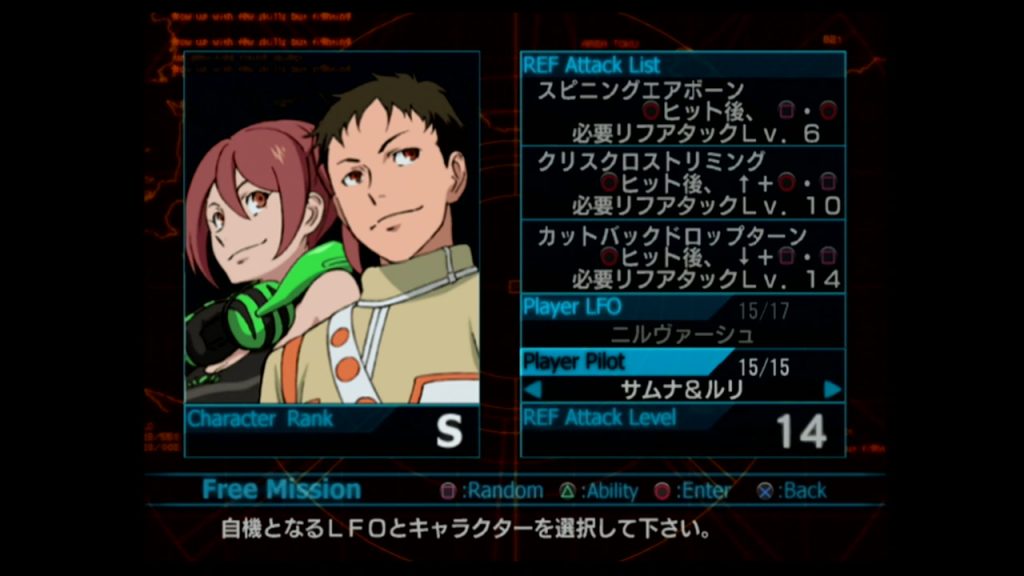Click the left arrow beside サムナ&ルリ
Image resolution: width=1024 pixels, height=576 pixels.
[533, 389]
